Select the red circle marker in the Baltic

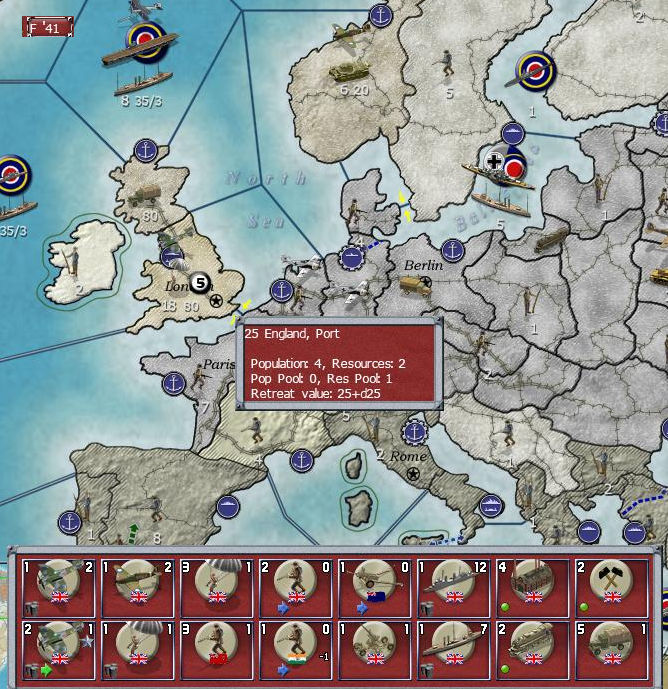(x=516, y=168)
